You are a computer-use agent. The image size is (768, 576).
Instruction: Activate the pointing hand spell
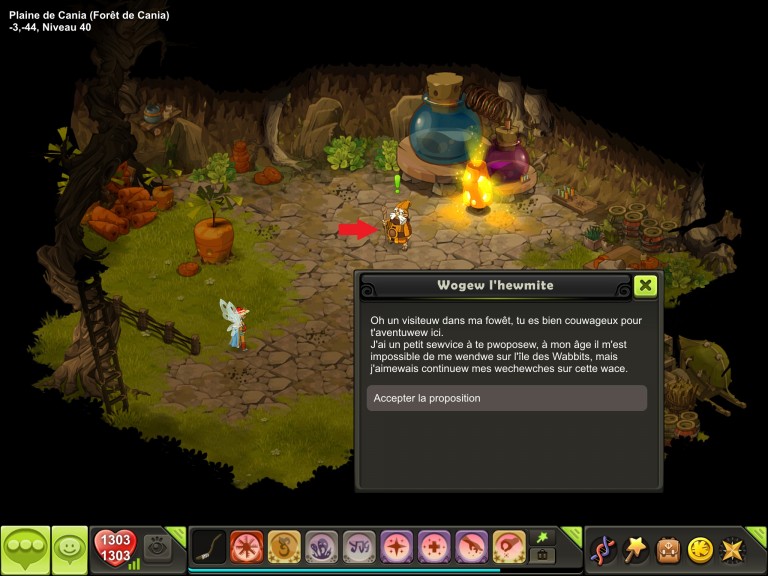(472, 547)
